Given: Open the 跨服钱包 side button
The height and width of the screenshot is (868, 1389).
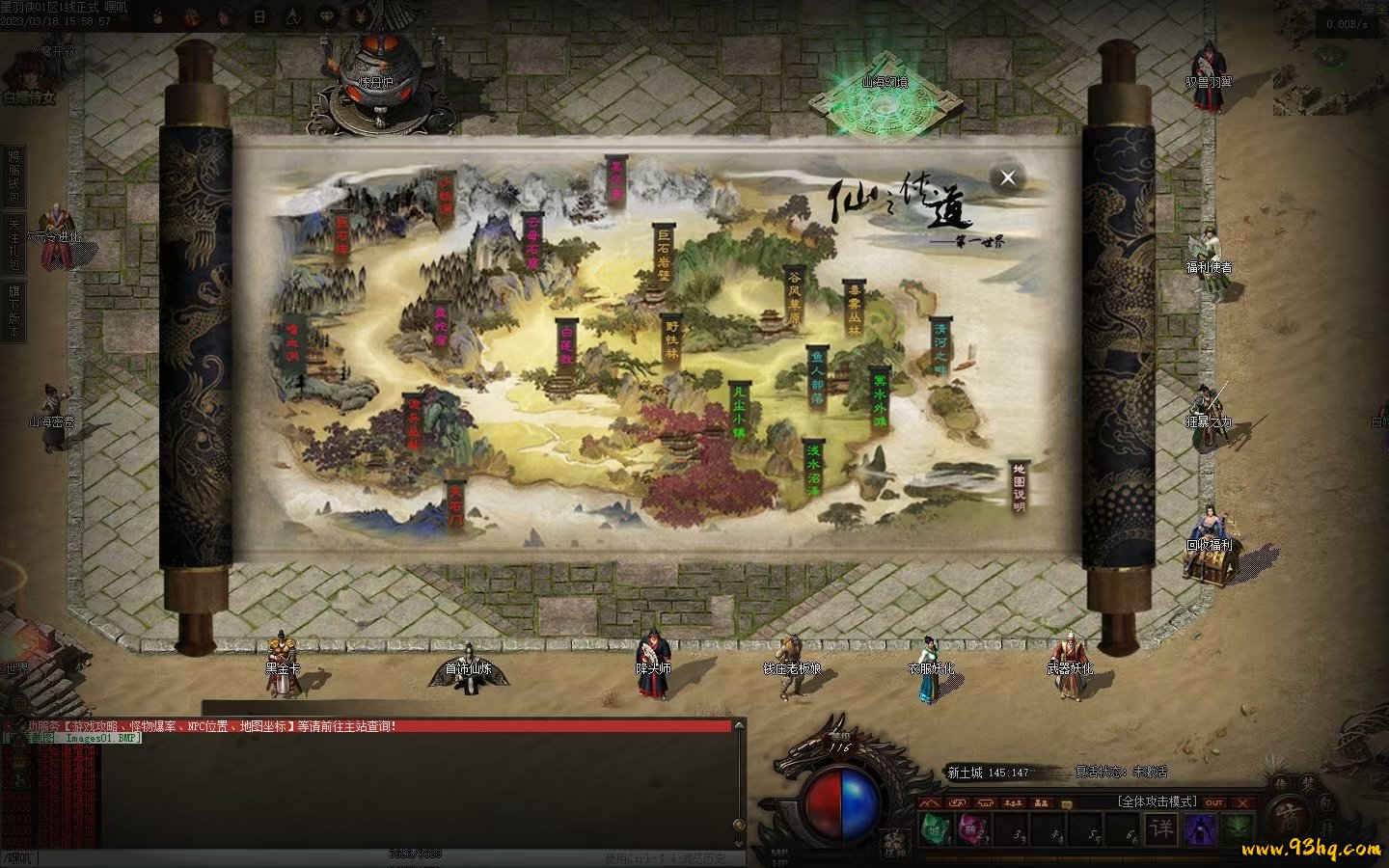Looking at the screenshot, I should tap(14, 176).
